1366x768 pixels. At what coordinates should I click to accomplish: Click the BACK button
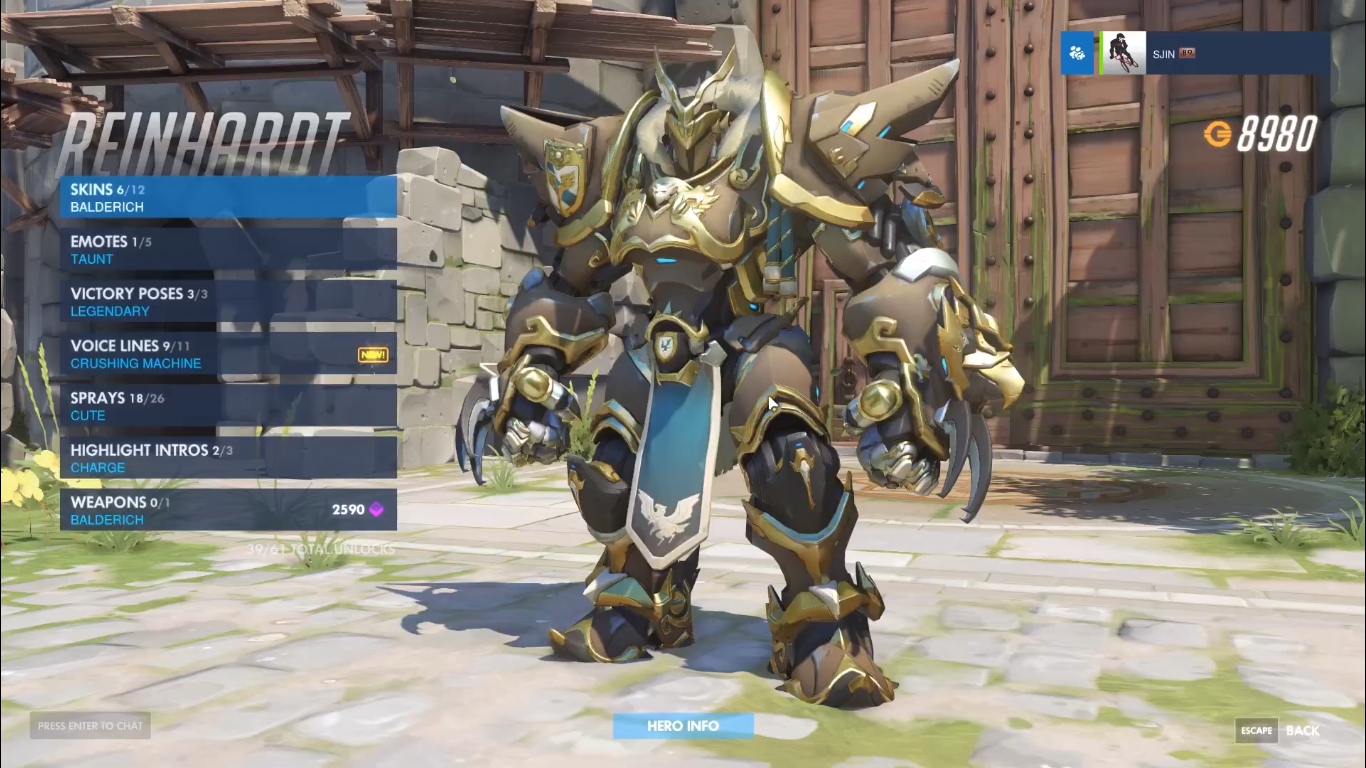click(1304, 730)
